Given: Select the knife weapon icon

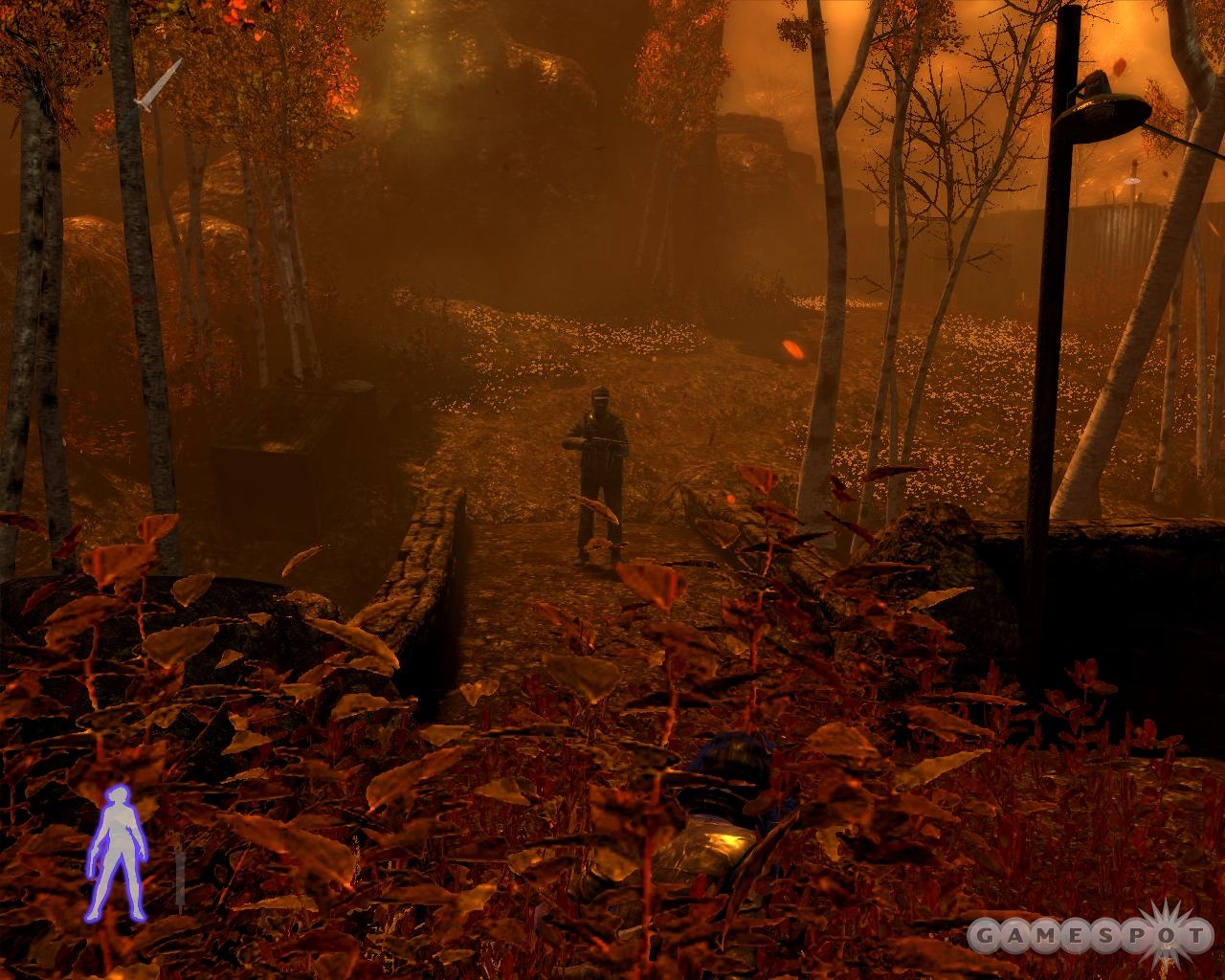Looking at the screenshot, I should (156, 86).
